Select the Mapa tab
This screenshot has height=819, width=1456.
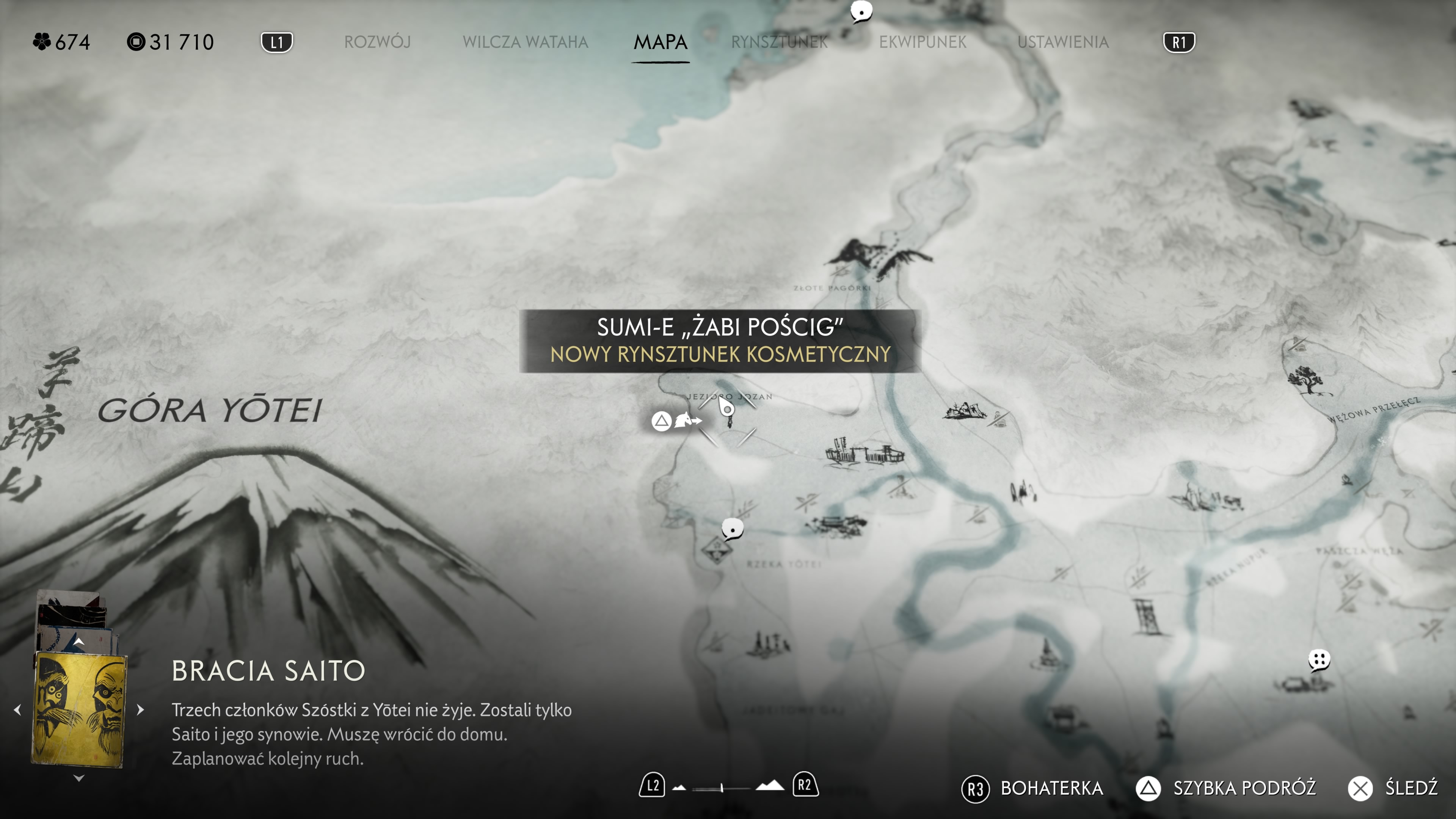(660, 42)
